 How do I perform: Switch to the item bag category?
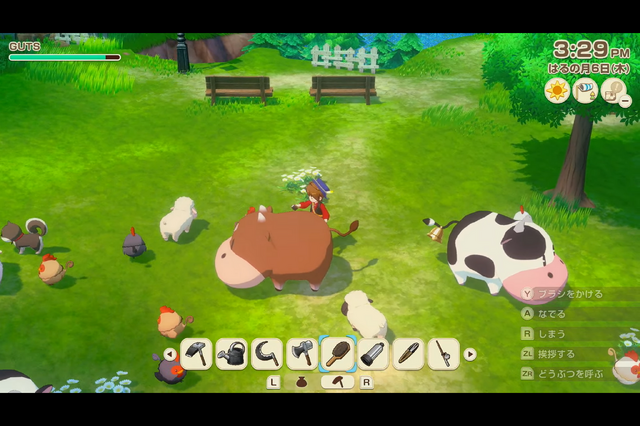click(x=302, y=382)
